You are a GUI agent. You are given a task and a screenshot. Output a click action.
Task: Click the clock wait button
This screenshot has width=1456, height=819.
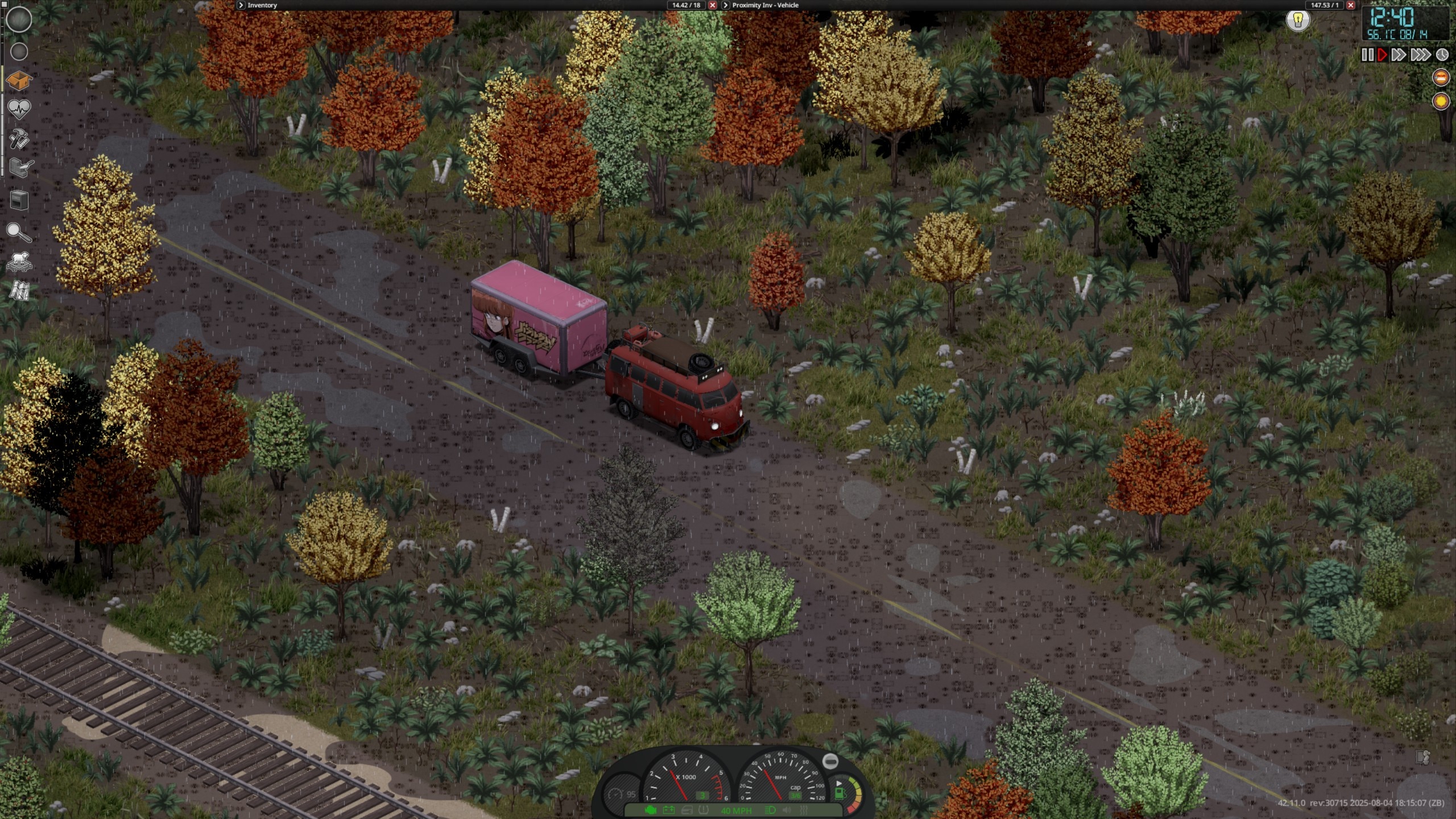point(1442,55)
